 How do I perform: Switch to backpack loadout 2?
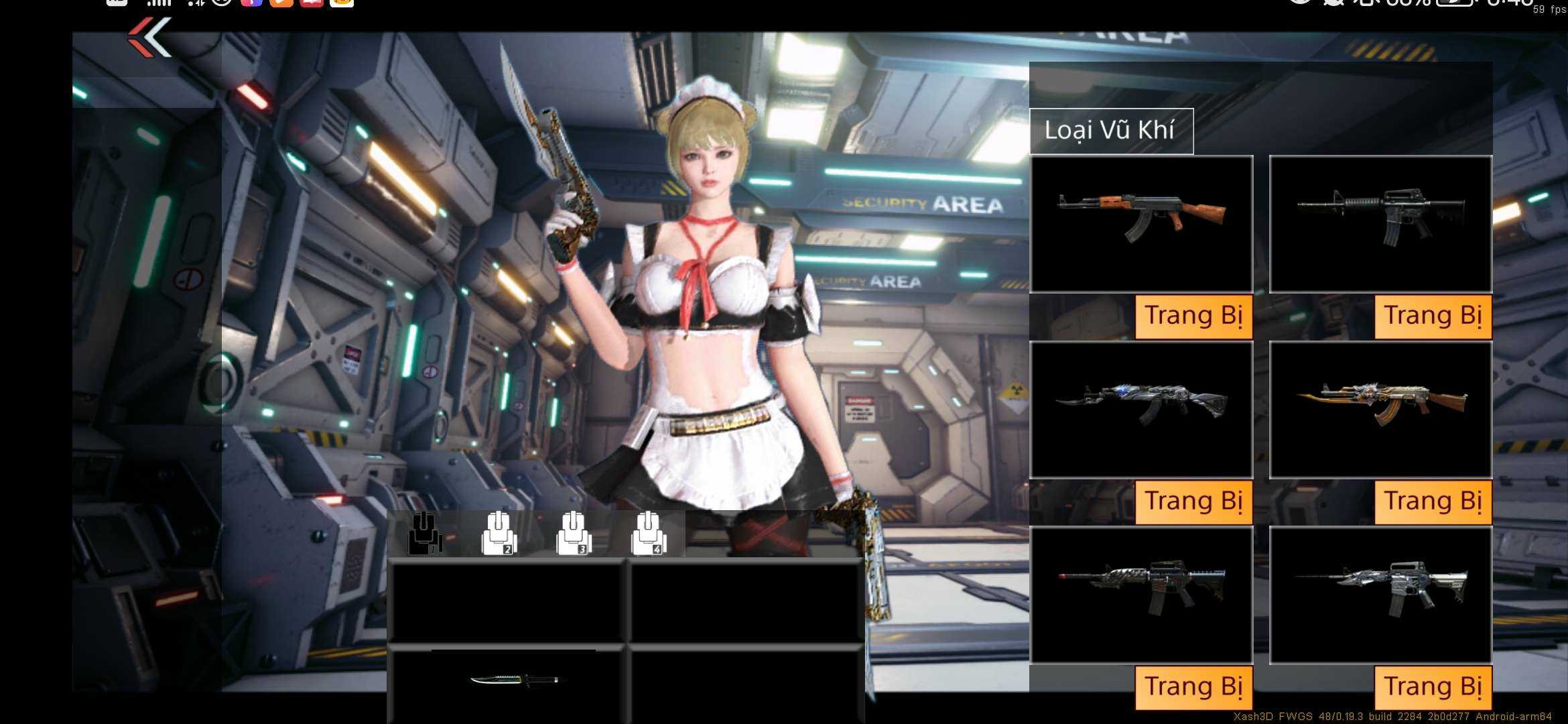[499, 534]
